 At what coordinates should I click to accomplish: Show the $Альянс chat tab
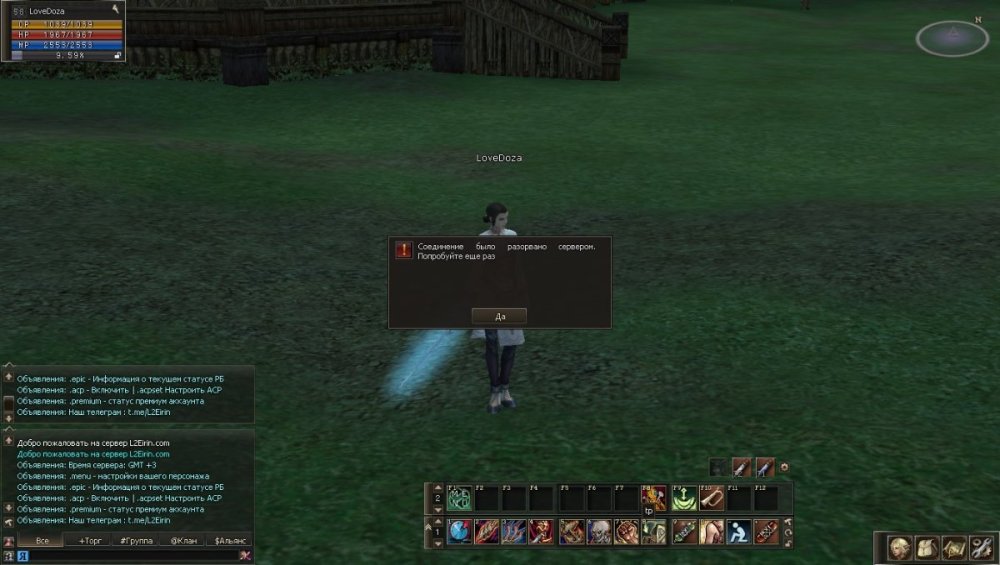click(x=230, y=540)
